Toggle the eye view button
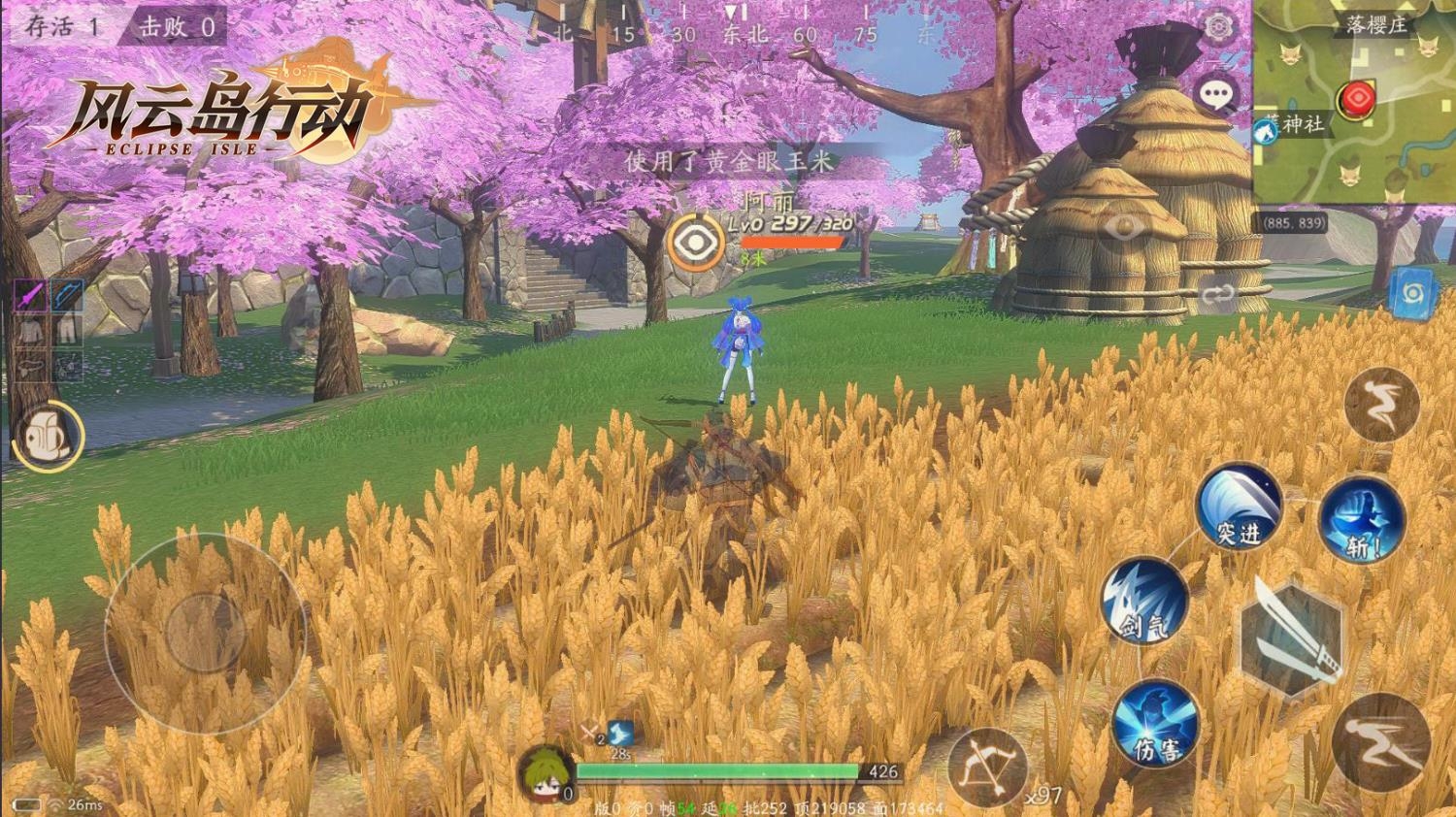This screenshot has height=817, width=1456. click(x=1124, y=229)
